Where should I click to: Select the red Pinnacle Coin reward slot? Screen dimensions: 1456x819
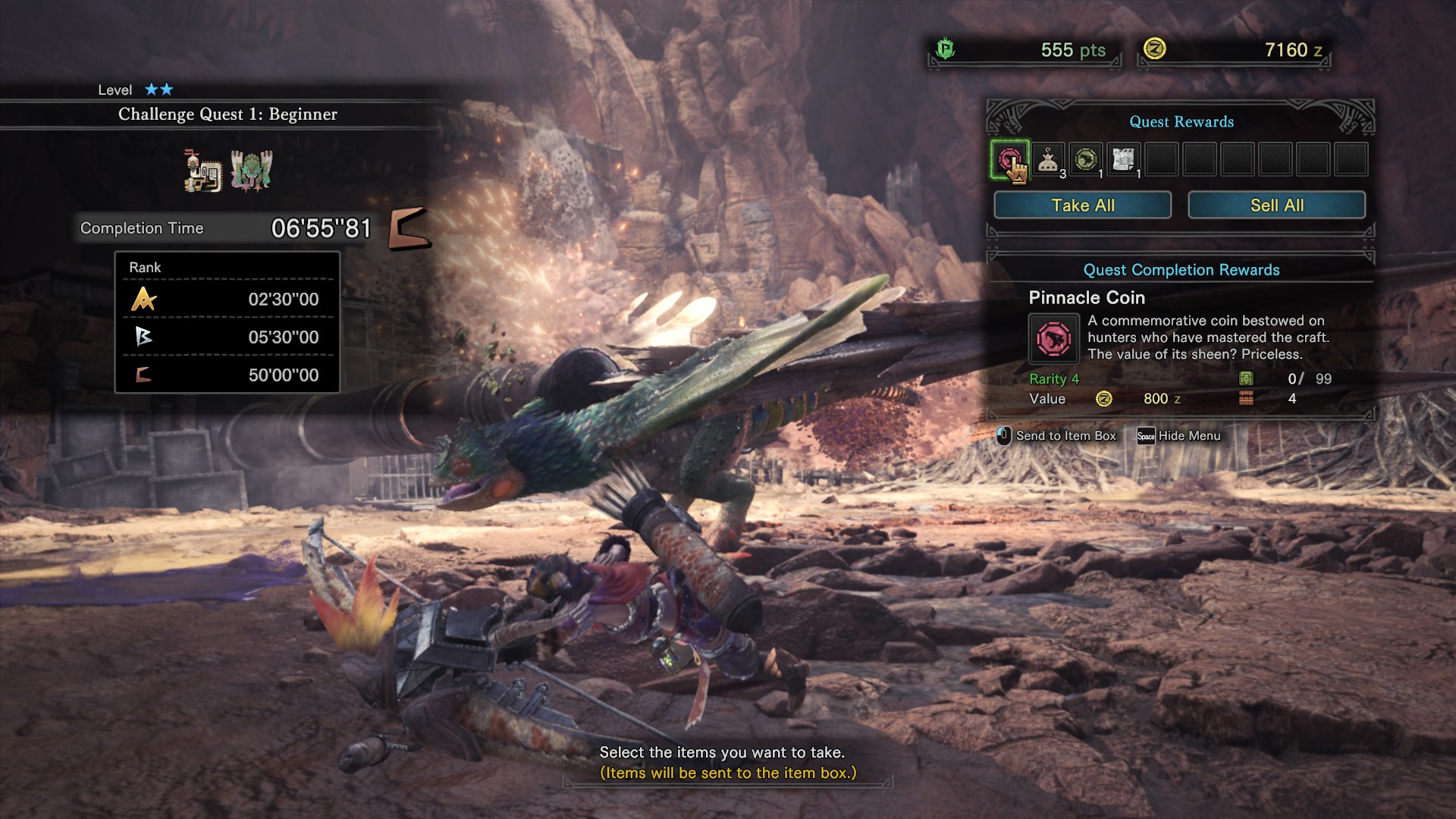pyautogui.click(x=1009, y=160)
